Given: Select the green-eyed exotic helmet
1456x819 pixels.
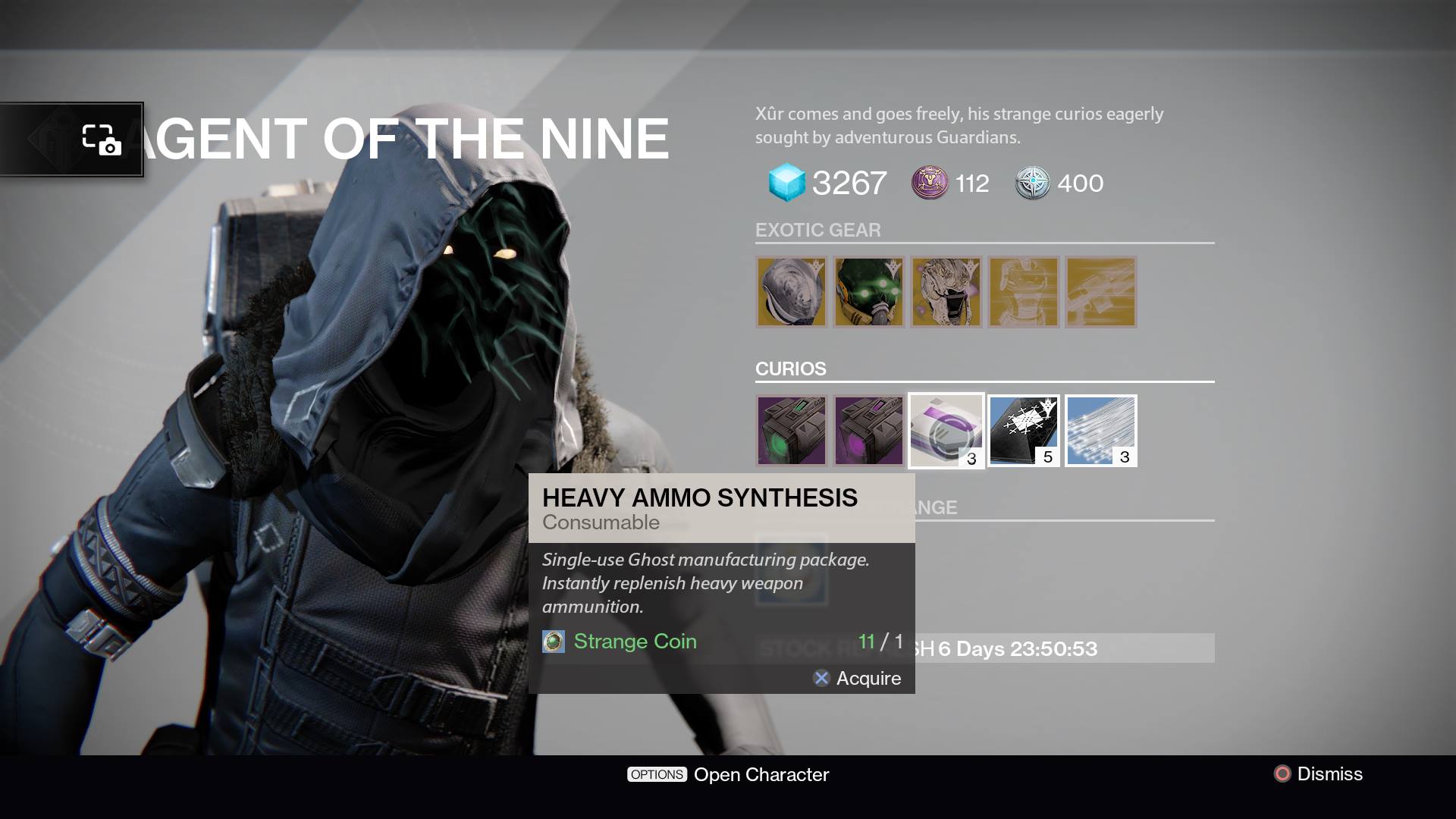Looking at the screenshot, I should pos(868,292).
